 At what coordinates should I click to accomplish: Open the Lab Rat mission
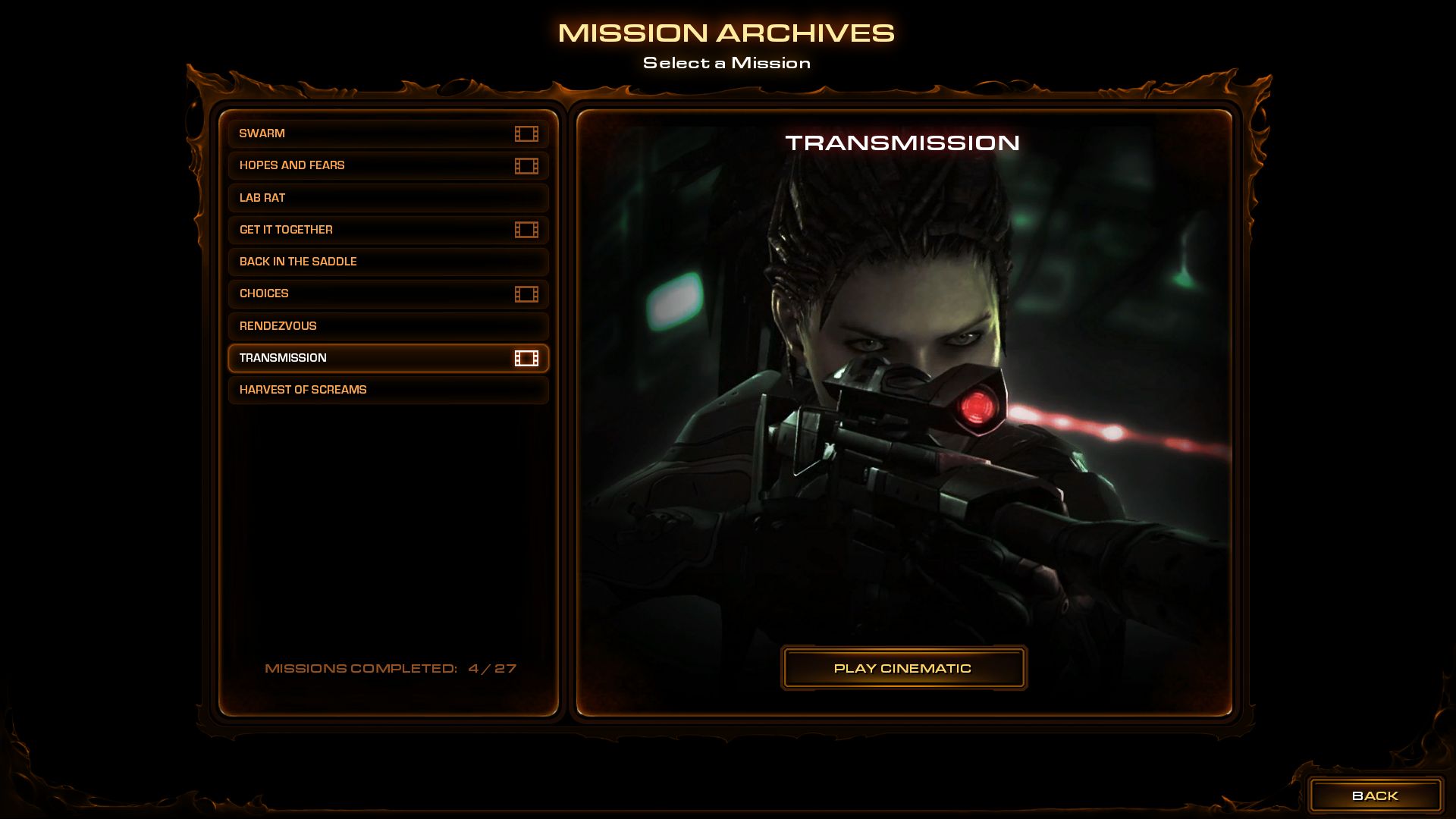pos(388,198)
